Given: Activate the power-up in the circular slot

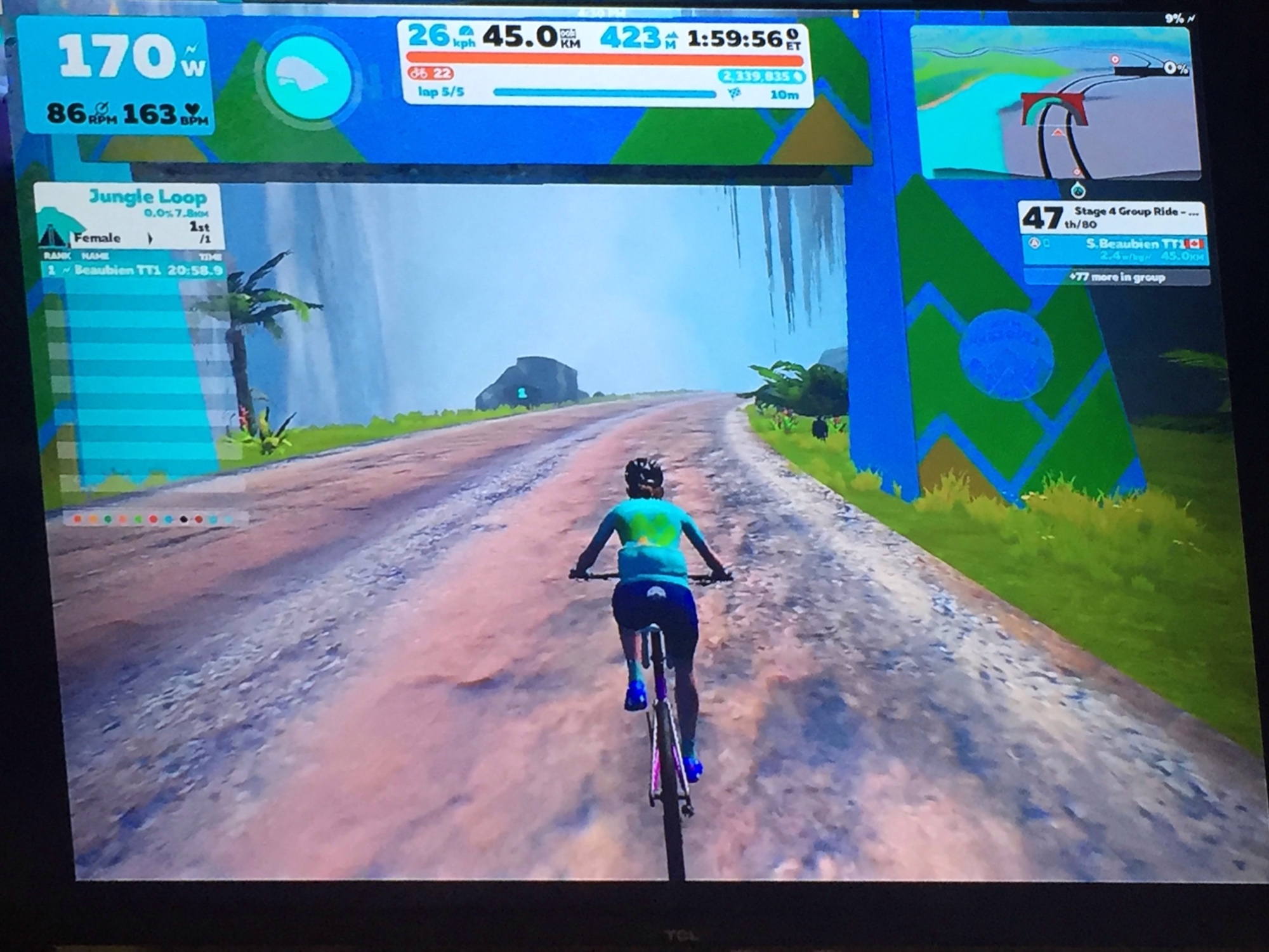Looking at the screenshot, I should 308,75.
